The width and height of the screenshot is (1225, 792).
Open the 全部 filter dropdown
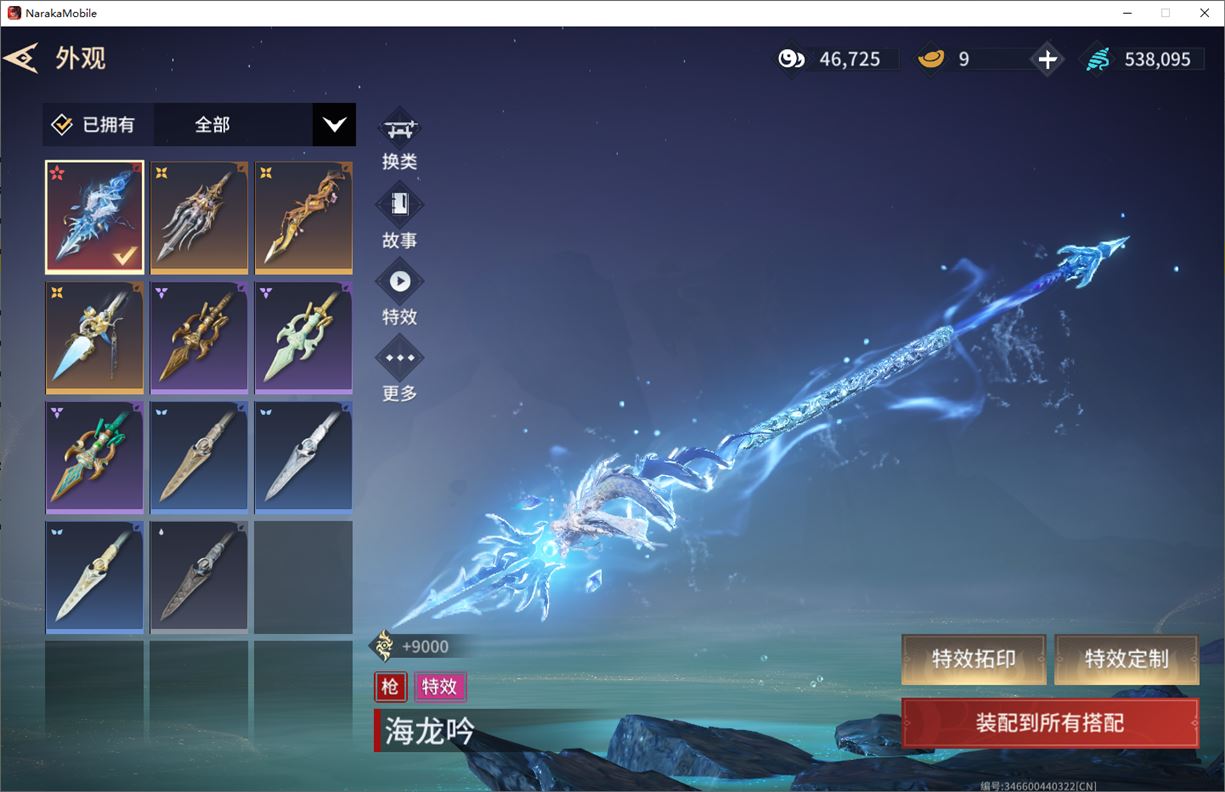(334, 125)
